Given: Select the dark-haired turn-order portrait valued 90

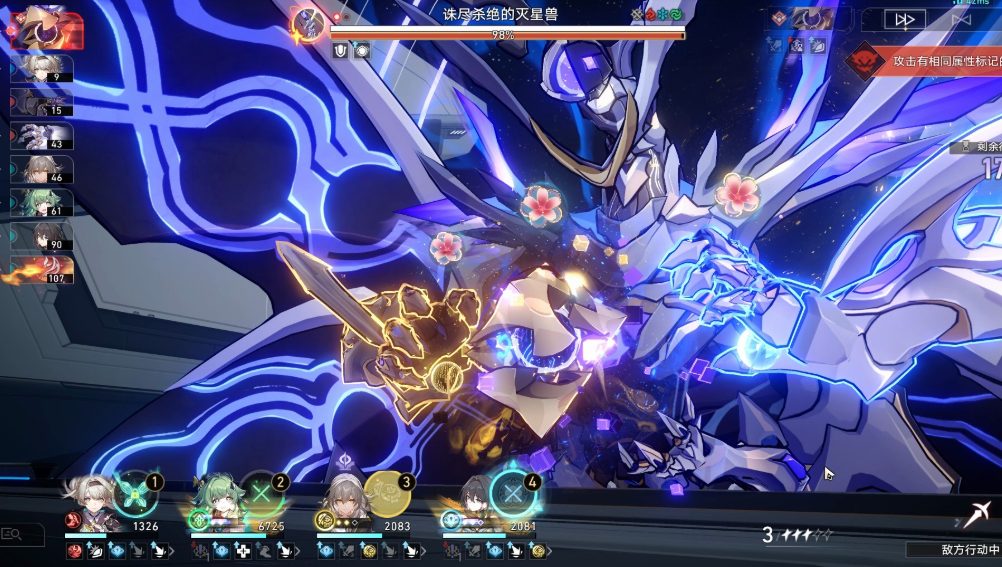Looking at the screenshot, I should (41, 236).
